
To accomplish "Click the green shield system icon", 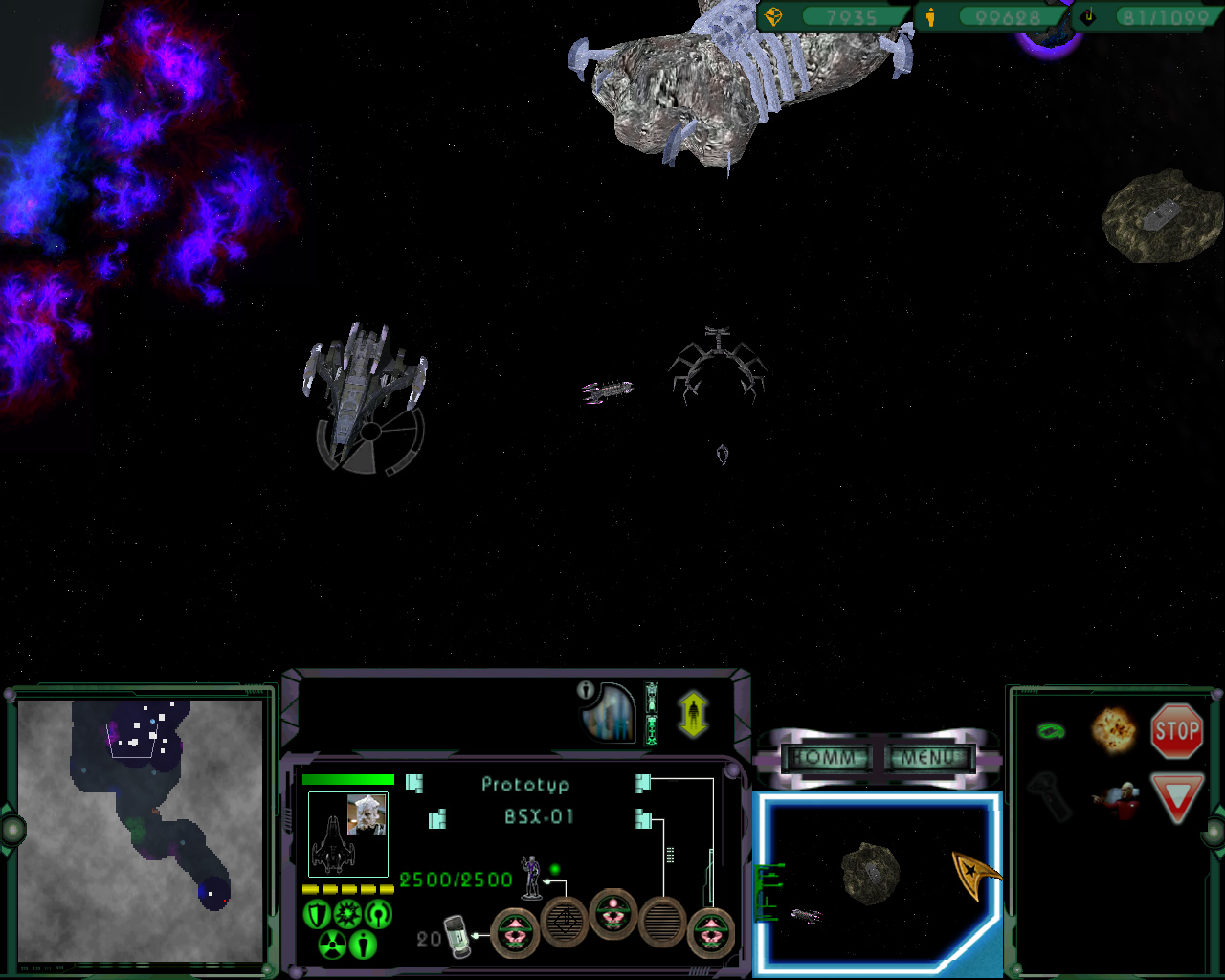I will click(316, 915).
